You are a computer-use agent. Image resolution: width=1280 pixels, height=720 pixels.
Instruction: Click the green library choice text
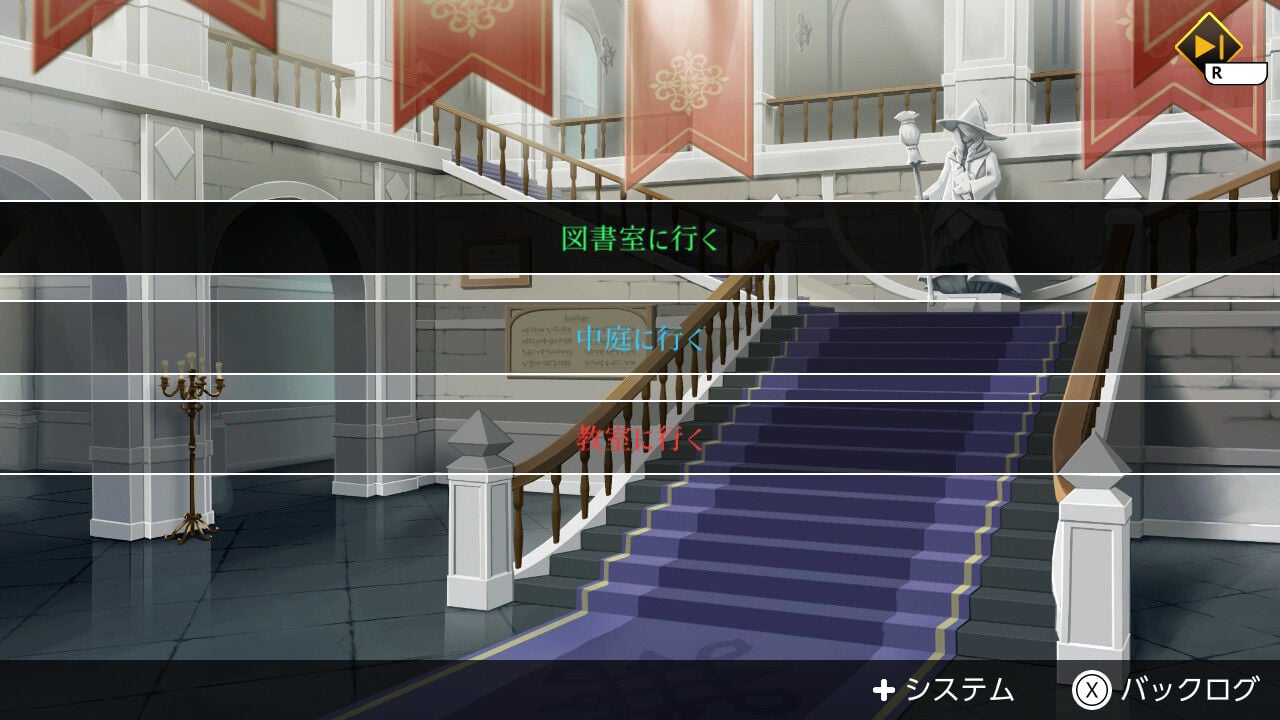tap(640, 240)
